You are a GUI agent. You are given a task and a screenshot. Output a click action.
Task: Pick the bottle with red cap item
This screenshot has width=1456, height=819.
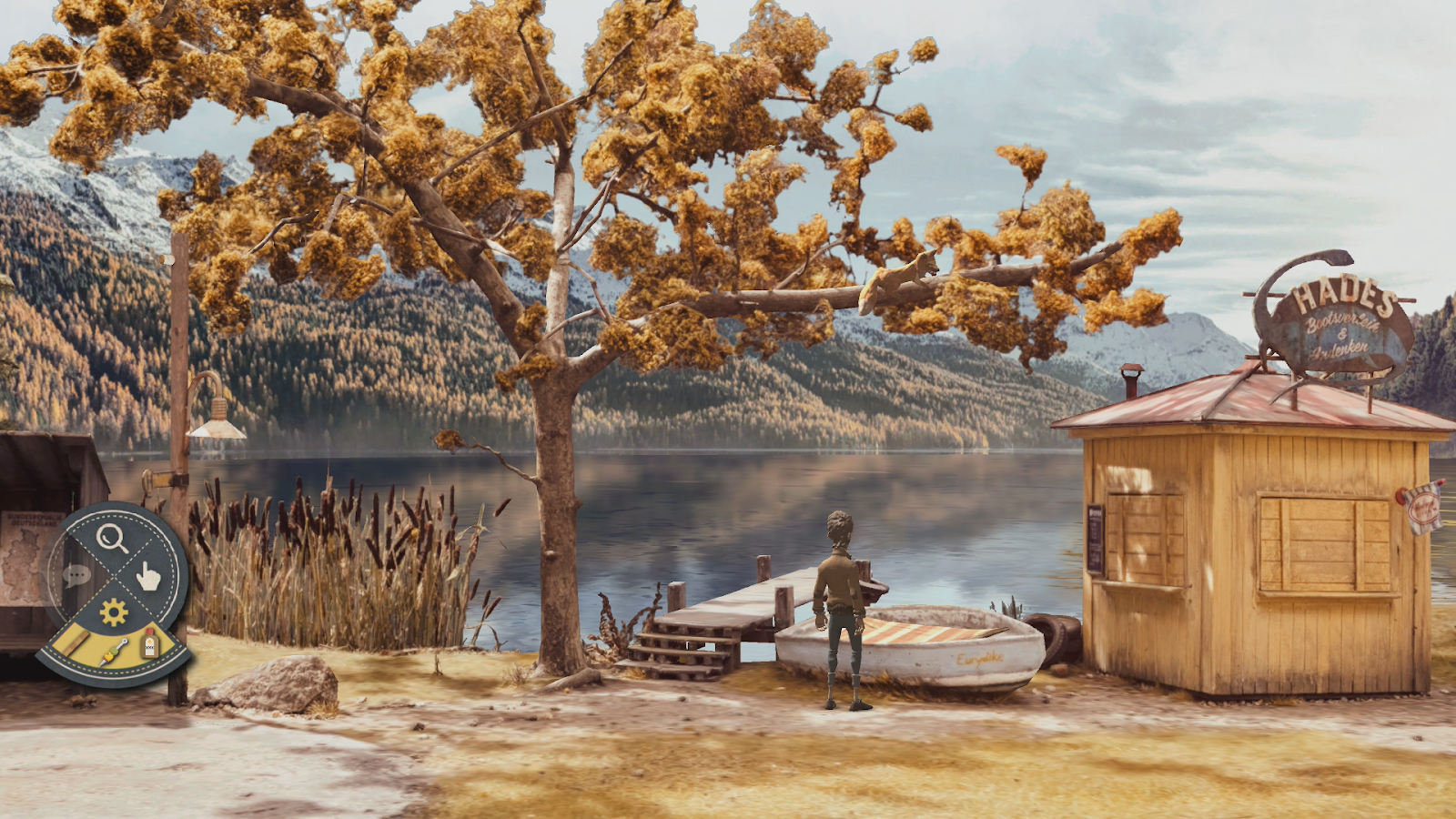[x=150, y=644]
